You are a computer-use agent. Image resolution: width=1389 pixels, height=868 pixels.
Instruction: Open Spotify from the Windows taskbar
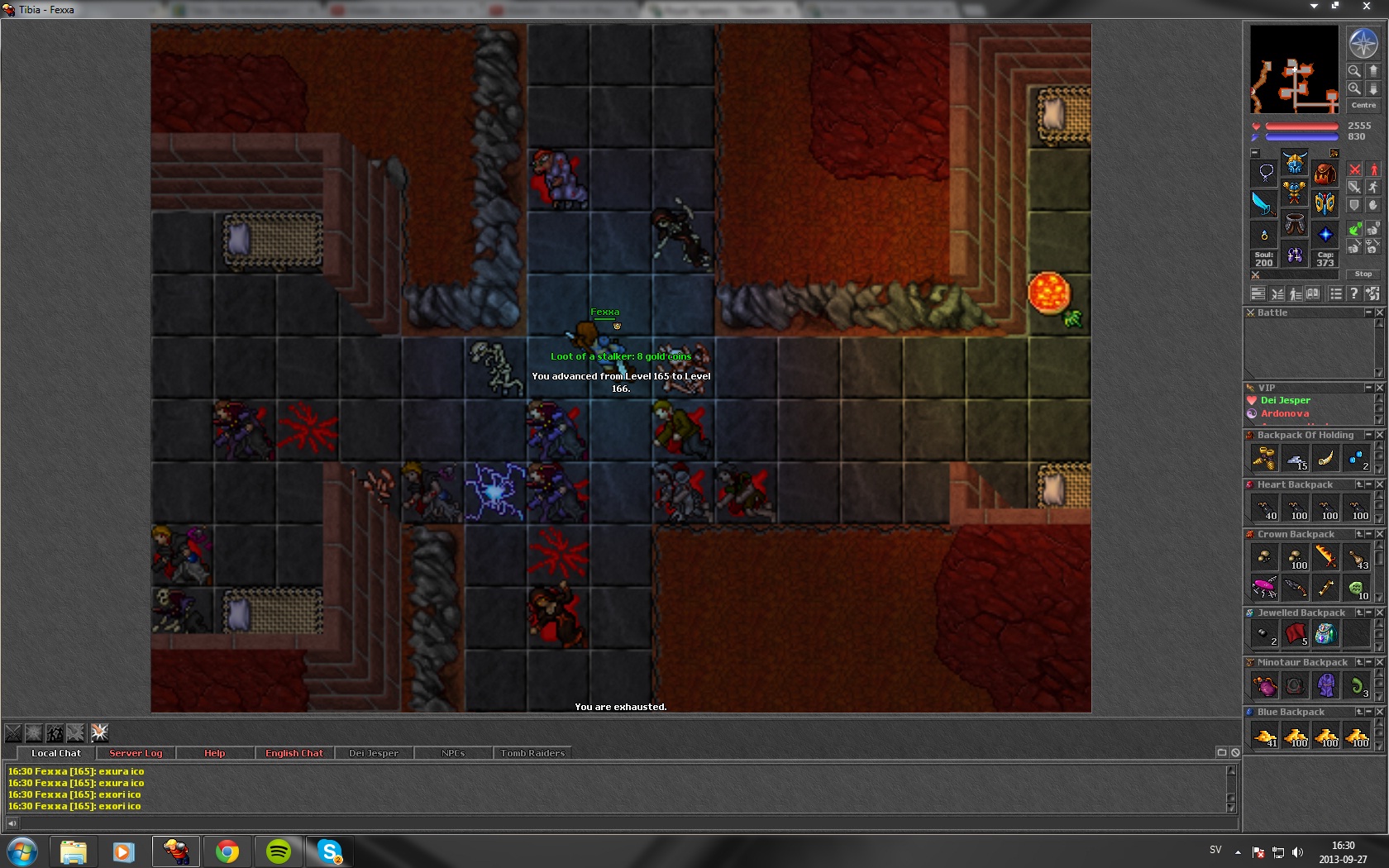279,851
